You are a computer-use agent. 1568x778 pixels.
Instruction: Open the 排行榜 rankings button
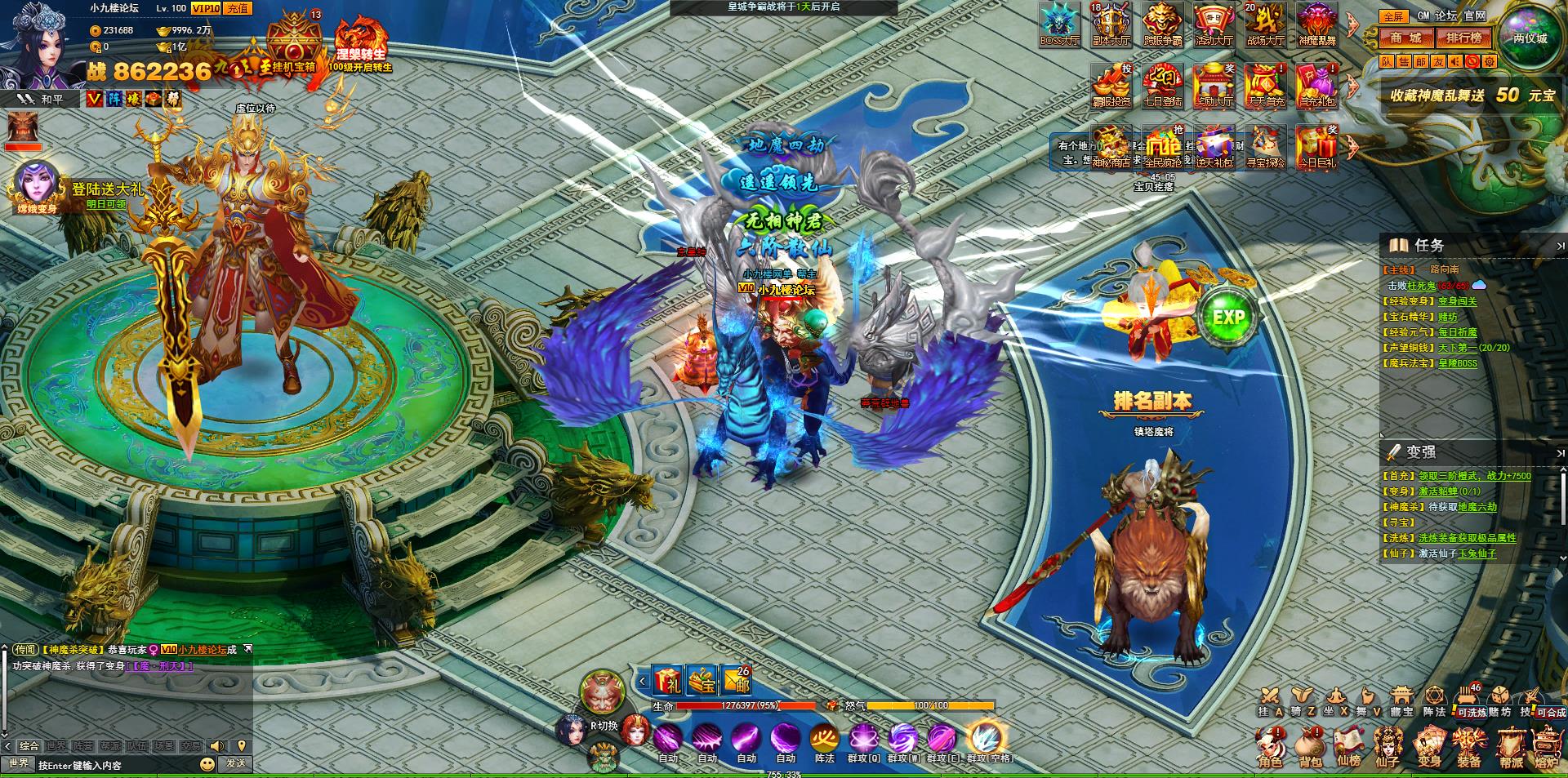tap(1463, 38)
